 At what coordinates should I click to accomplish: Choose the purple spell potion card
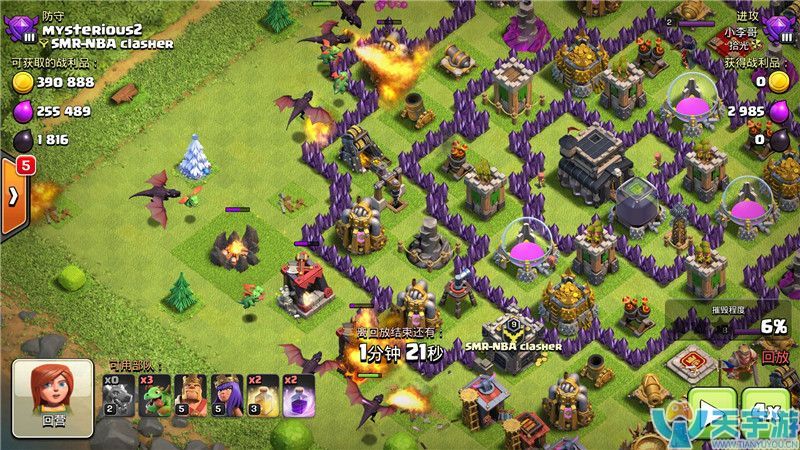coord(298,394)
